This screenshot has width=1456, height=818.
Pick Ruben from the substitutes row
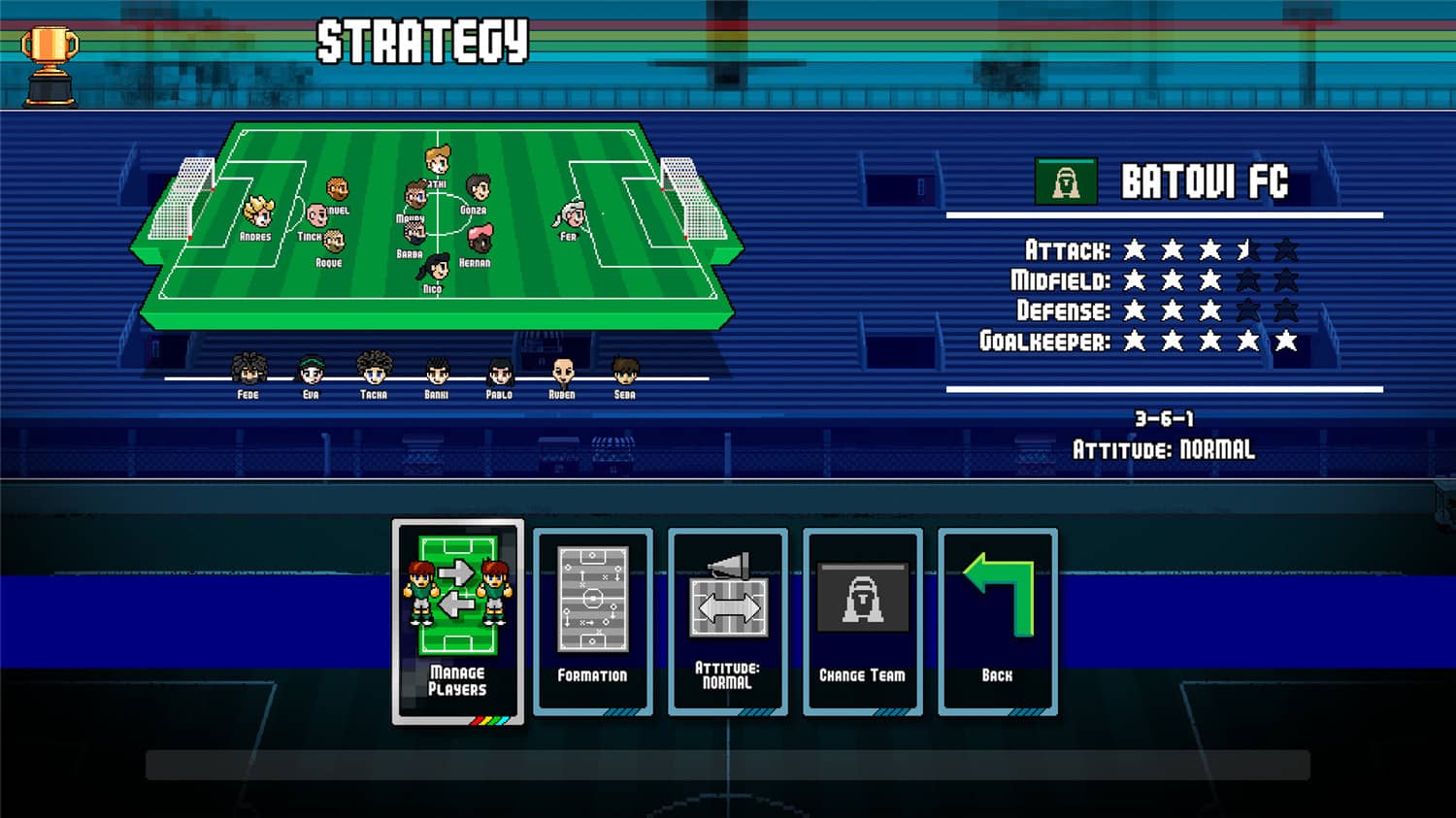tap(562, 369)
